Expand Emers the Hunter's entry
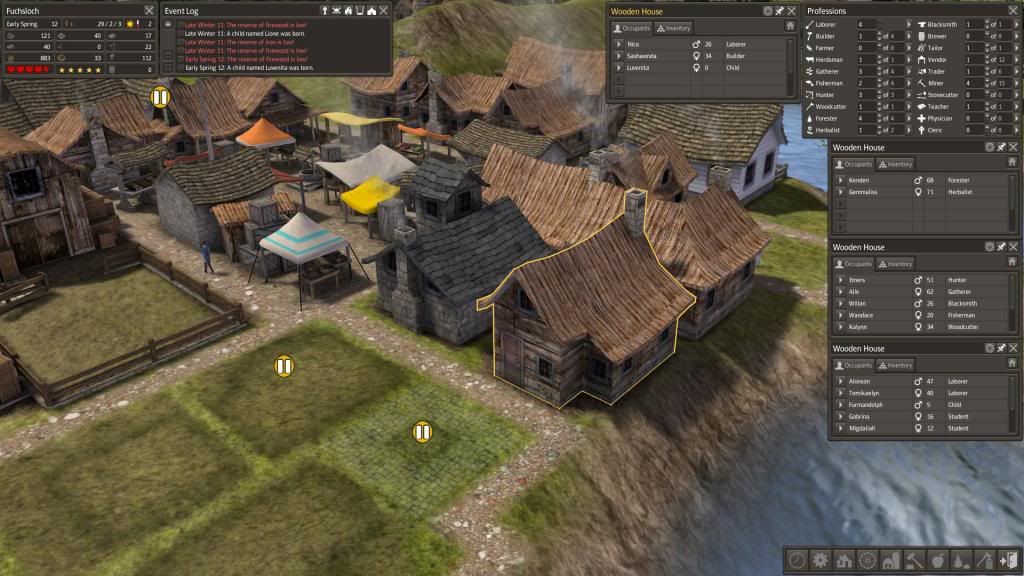This screenshot has width=1024, height=576. 840,280
